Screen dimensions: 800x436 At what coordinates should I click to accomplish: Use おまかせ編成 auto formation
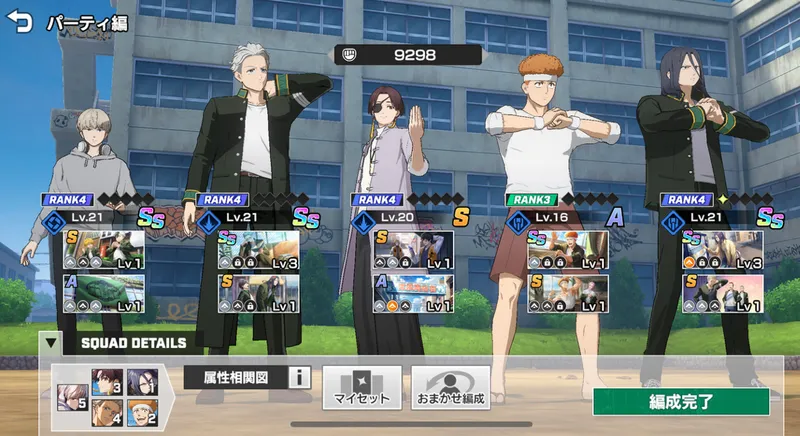(x=451, y=387)
